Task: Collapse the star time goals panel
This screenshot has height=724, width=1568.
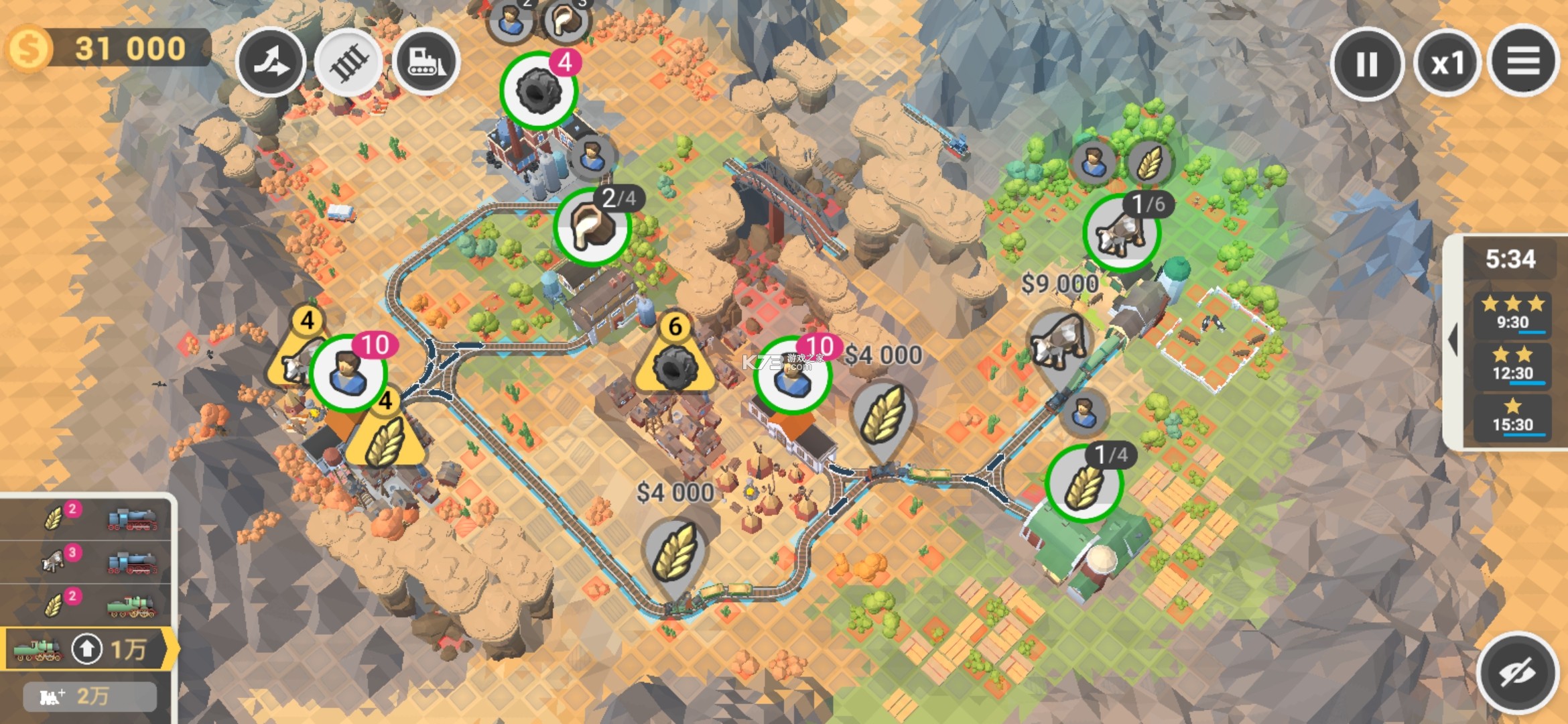Action: point(1452,341)
